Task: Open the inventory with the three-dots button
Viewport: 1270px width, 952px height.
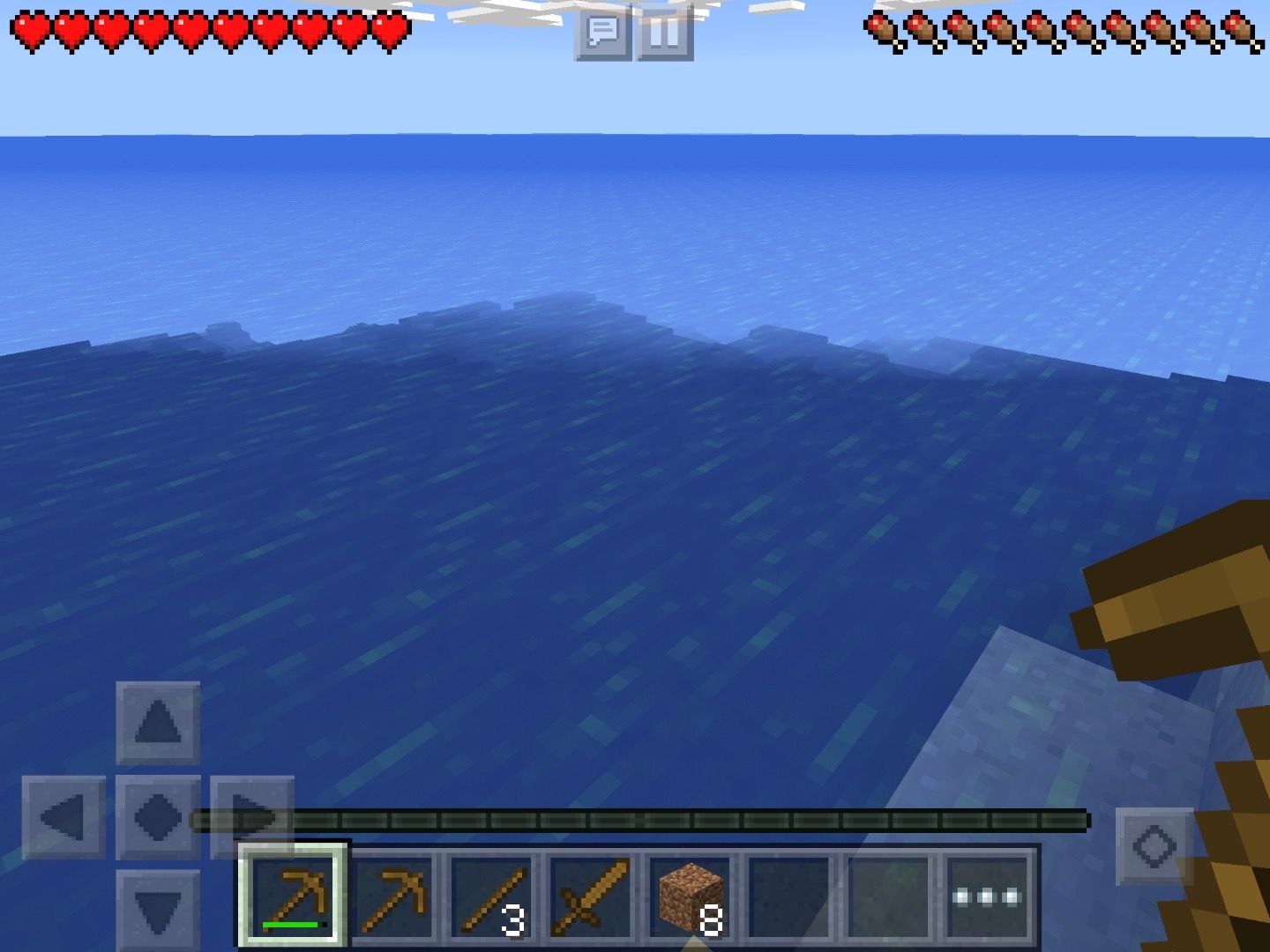Action: pos(987,896)
